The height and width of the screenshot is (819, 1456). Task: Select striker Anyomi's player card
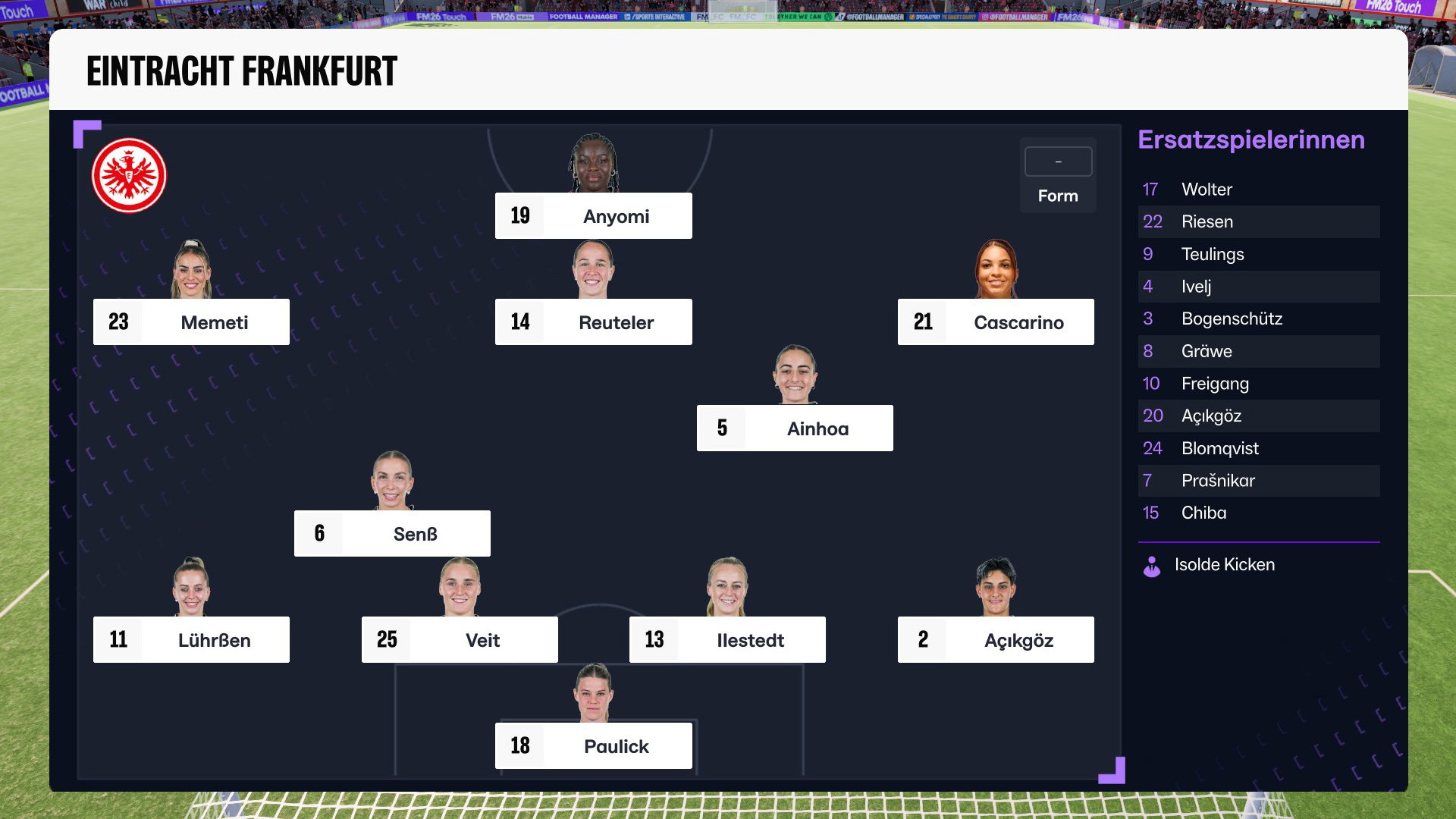593,216
